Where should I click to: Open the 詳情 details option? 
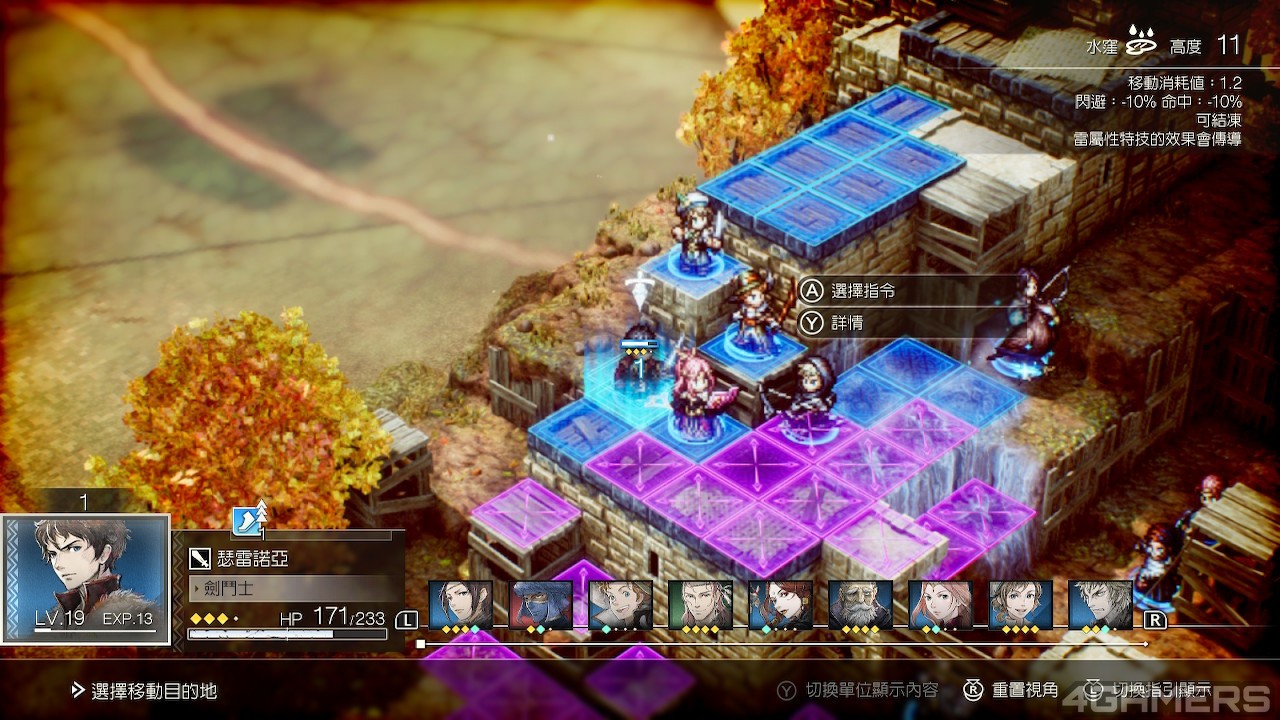click(845, 323)
